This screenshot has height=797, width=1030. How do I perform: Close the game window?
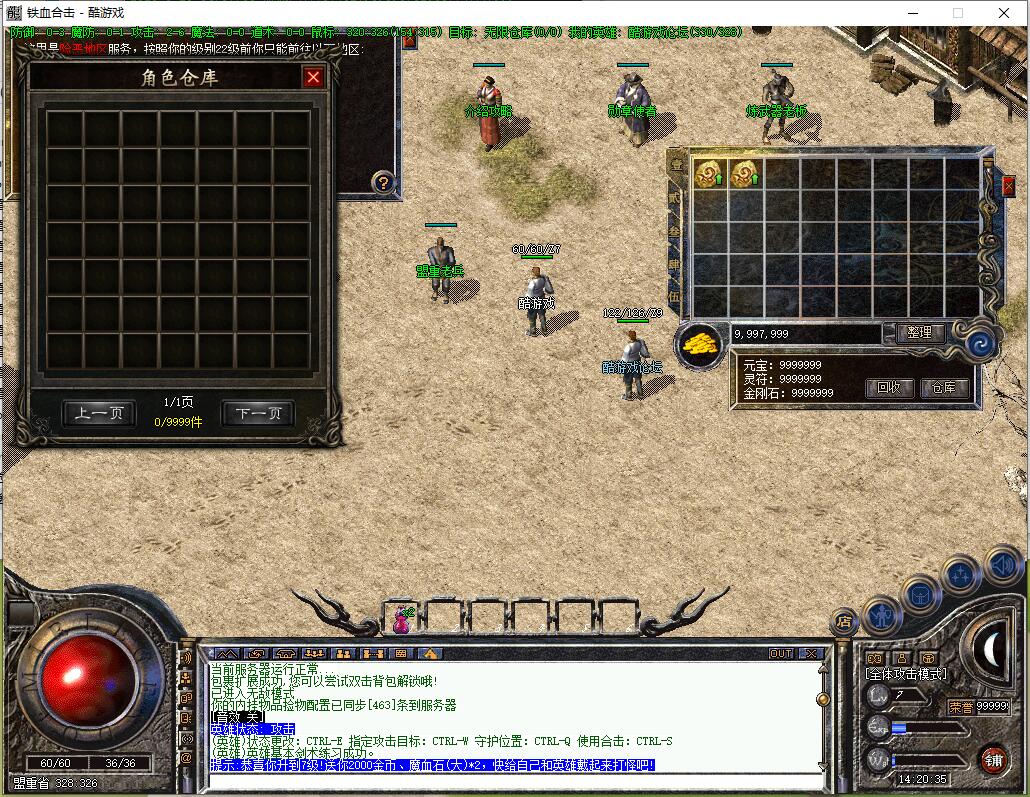[x=1004, y=13]
